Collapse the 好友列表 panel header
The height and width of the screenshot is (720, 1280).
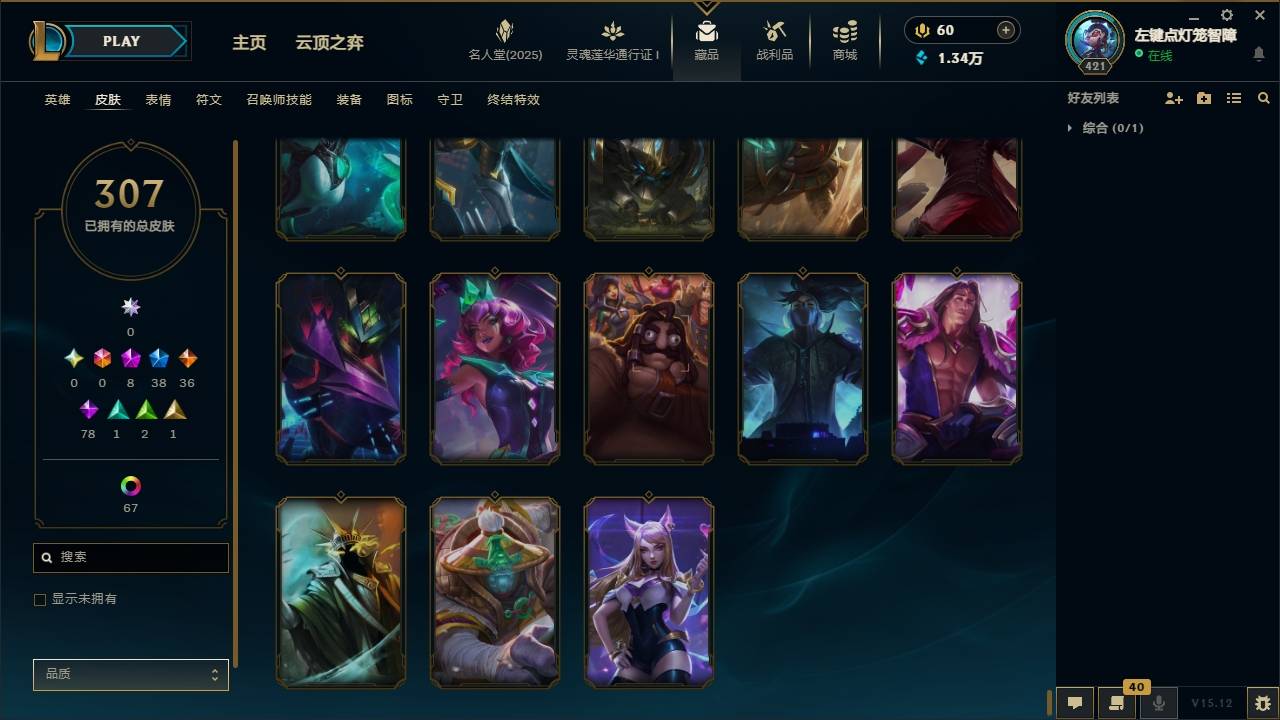point(1095,97)
